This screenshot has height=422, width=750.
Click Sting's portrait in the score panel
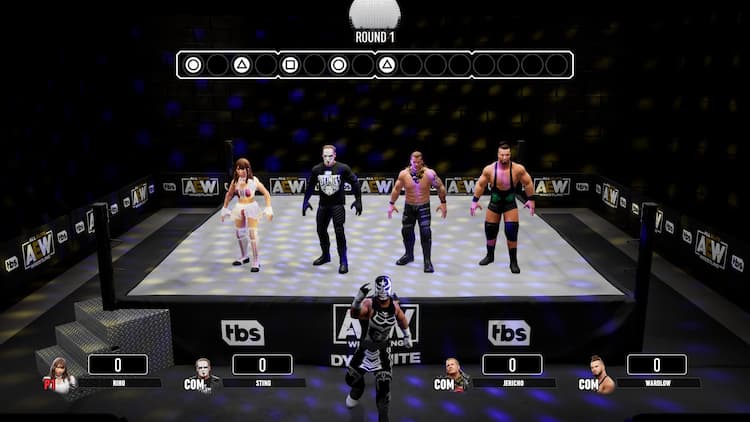[206, 374]
